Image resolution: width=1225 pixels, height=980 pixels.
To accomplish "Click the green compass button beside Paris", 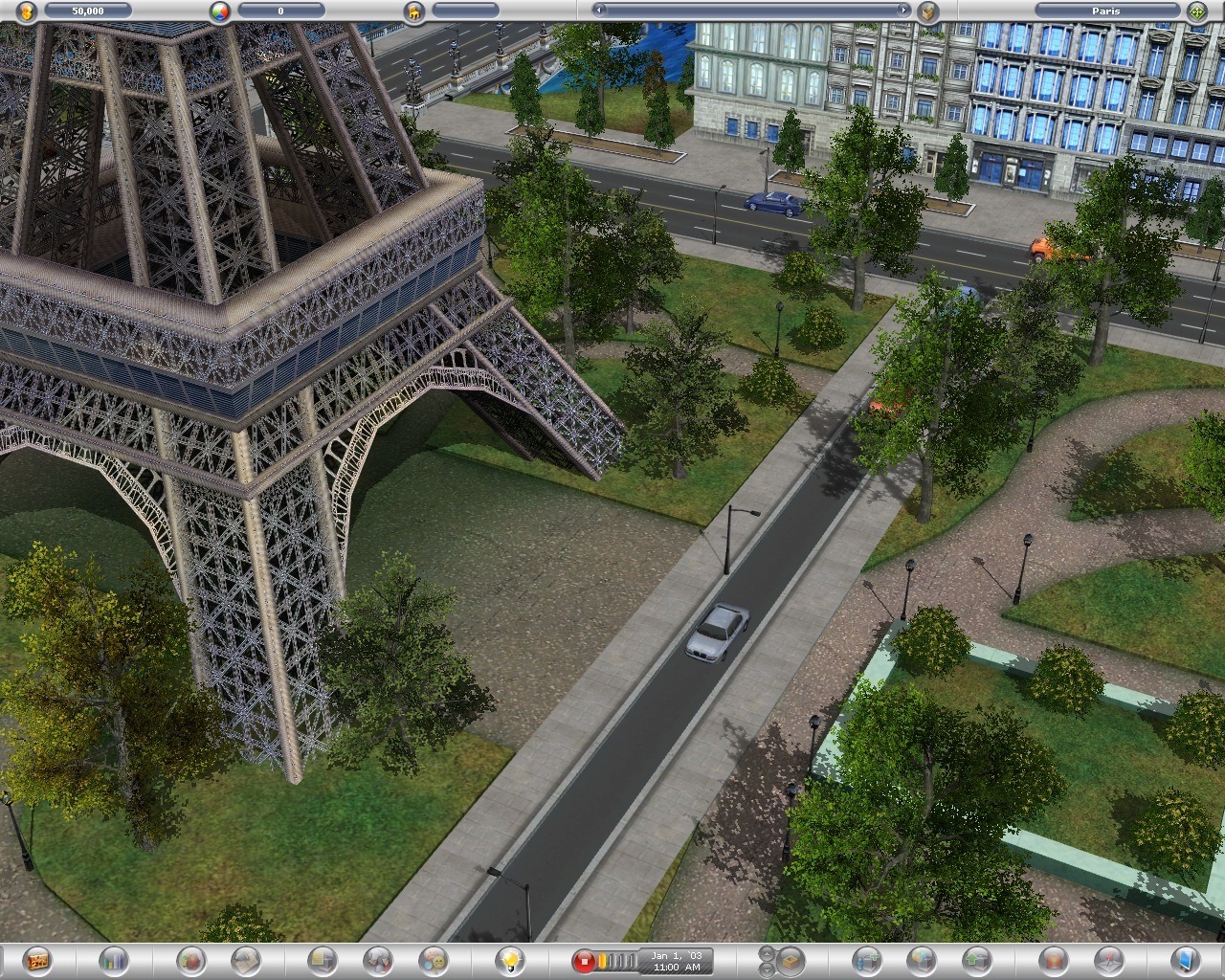I will (1196, 11).
